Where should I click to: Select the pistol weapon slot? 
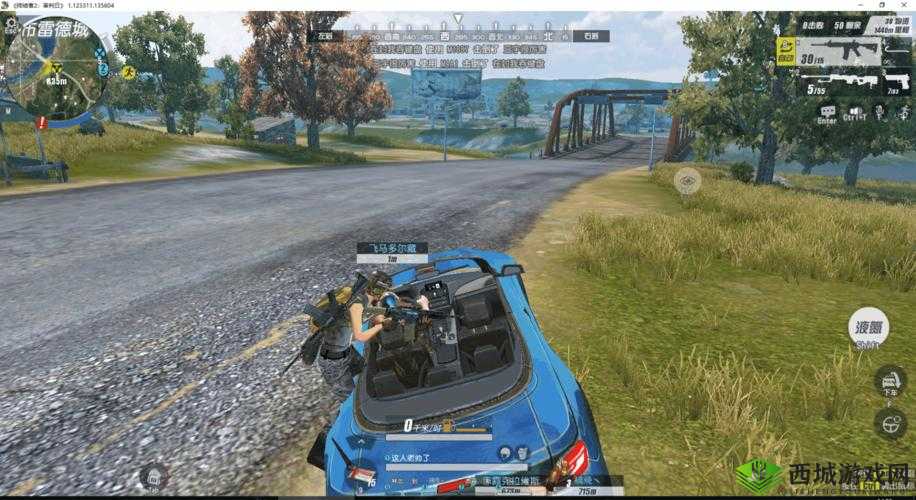point(895,84)
